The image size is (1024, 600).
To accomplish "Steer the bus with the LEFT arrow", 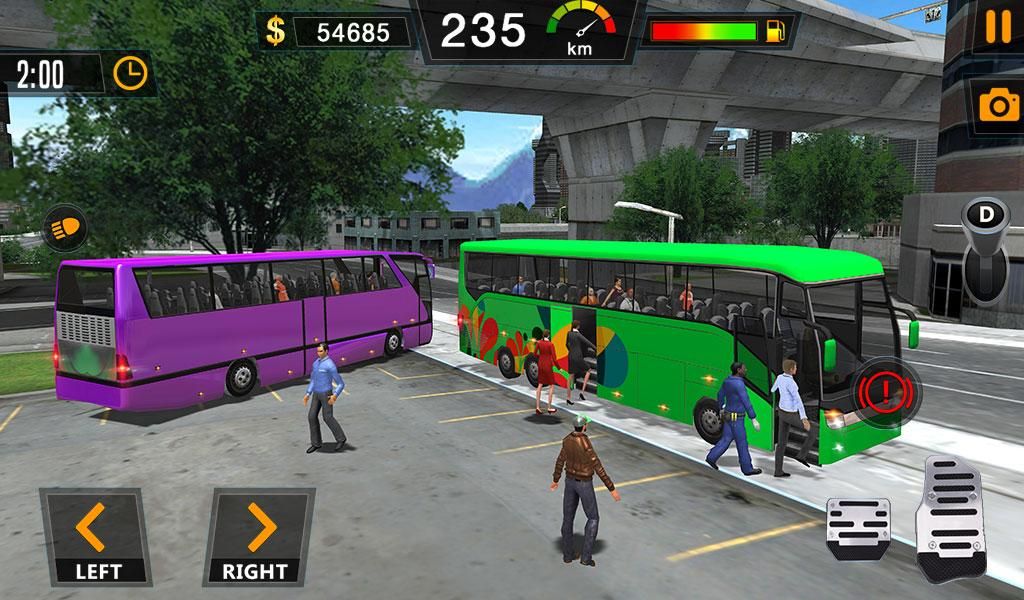I will coord(95,535).
